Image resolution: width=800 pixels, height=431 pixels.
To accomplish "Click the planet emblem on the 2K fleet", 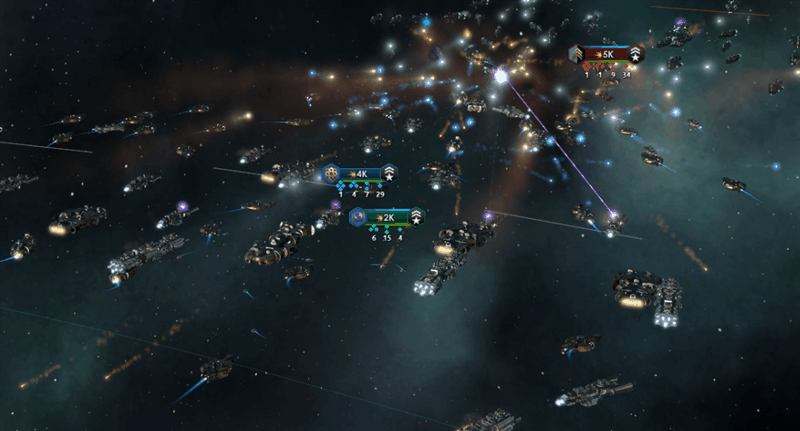I will 357,217.
